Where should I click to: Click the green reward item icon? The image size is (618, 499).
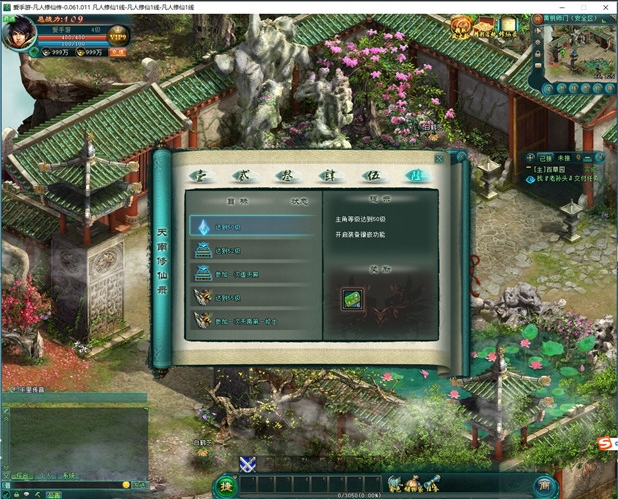(352, 300)
